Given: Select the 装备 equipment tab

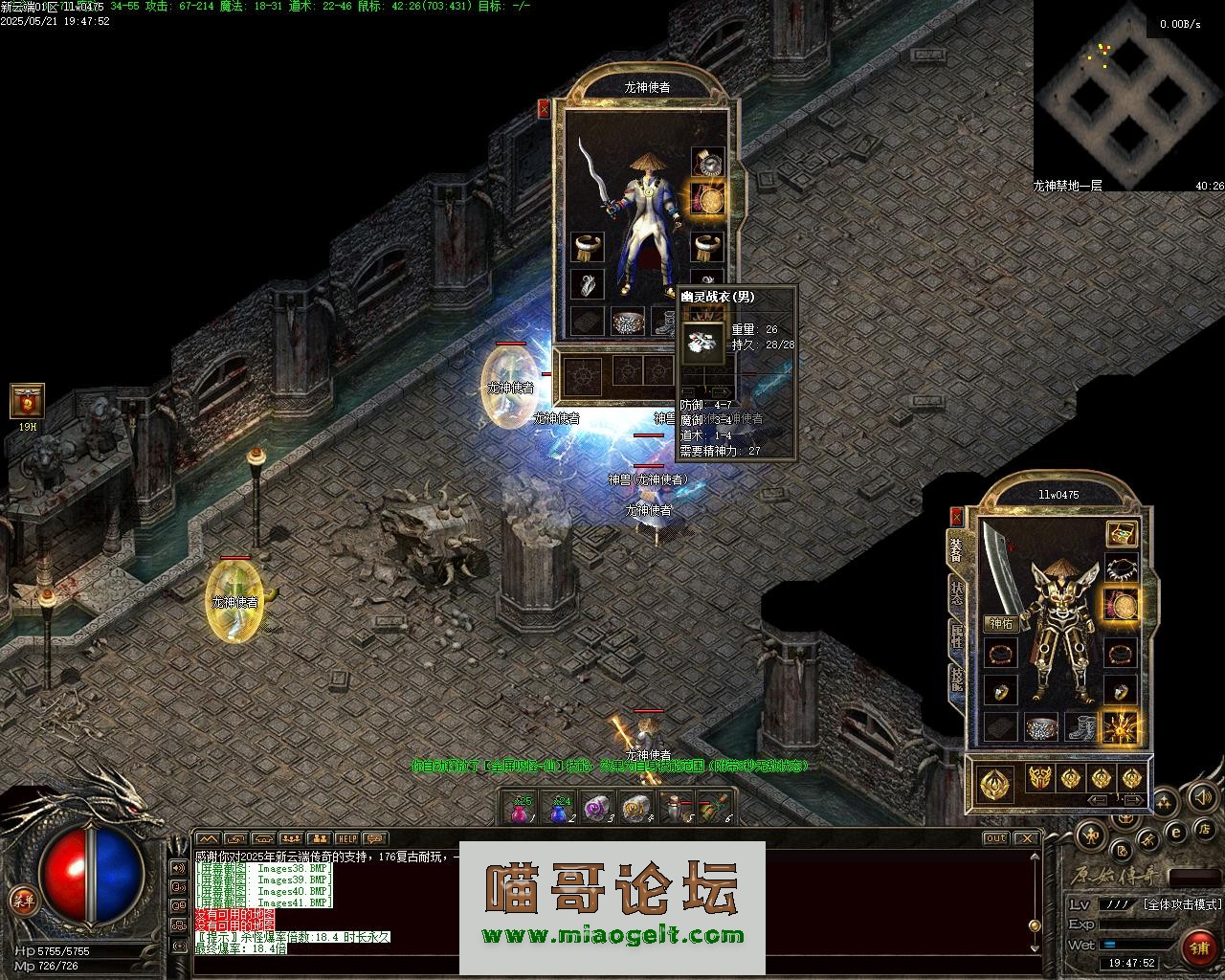Looking at the screenshot, I should point(956,549).
